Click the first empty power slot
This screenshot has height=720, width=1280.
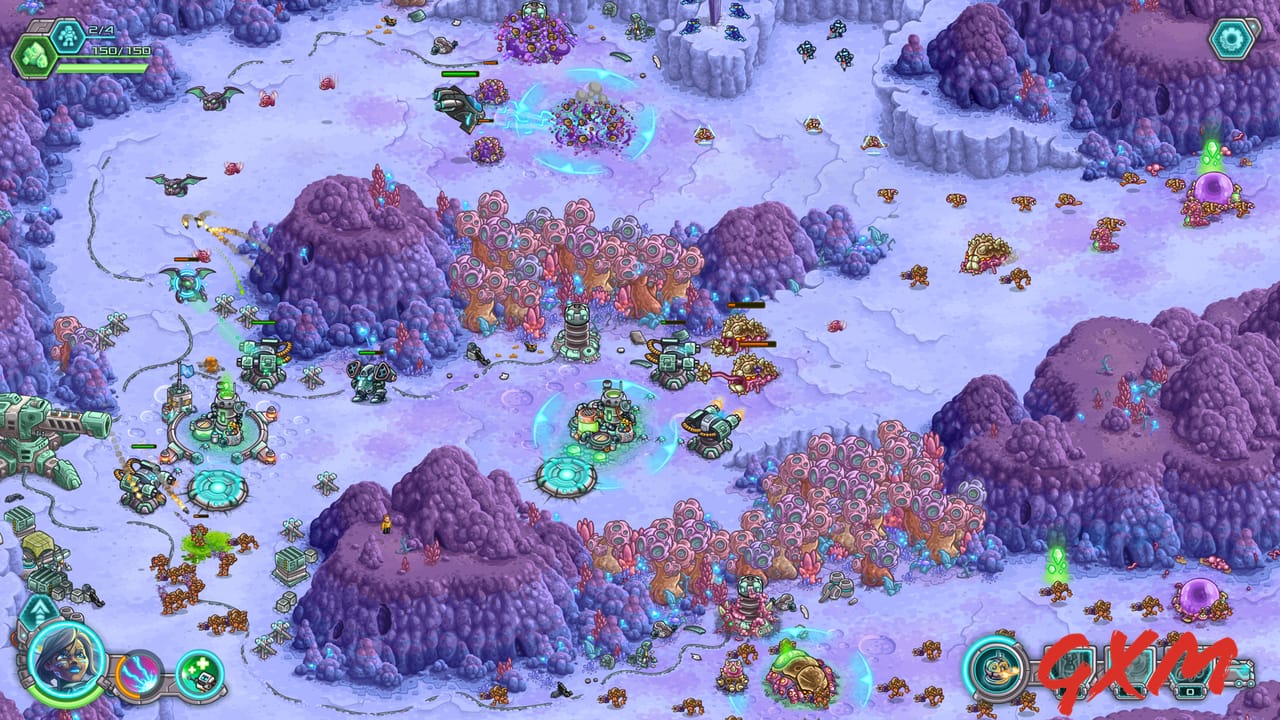point(1068,670)
